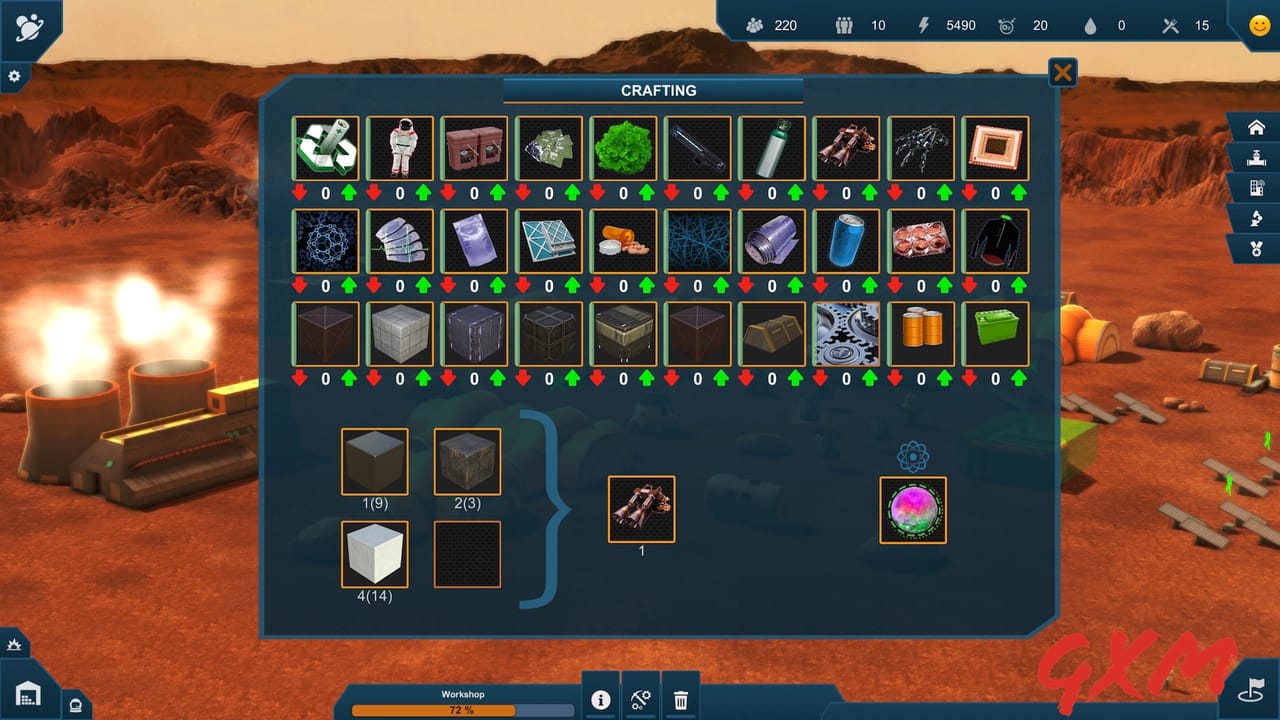Select the spacesuit item in the crafting grid
Screen dimensions: 1280x720
[400, 148]
